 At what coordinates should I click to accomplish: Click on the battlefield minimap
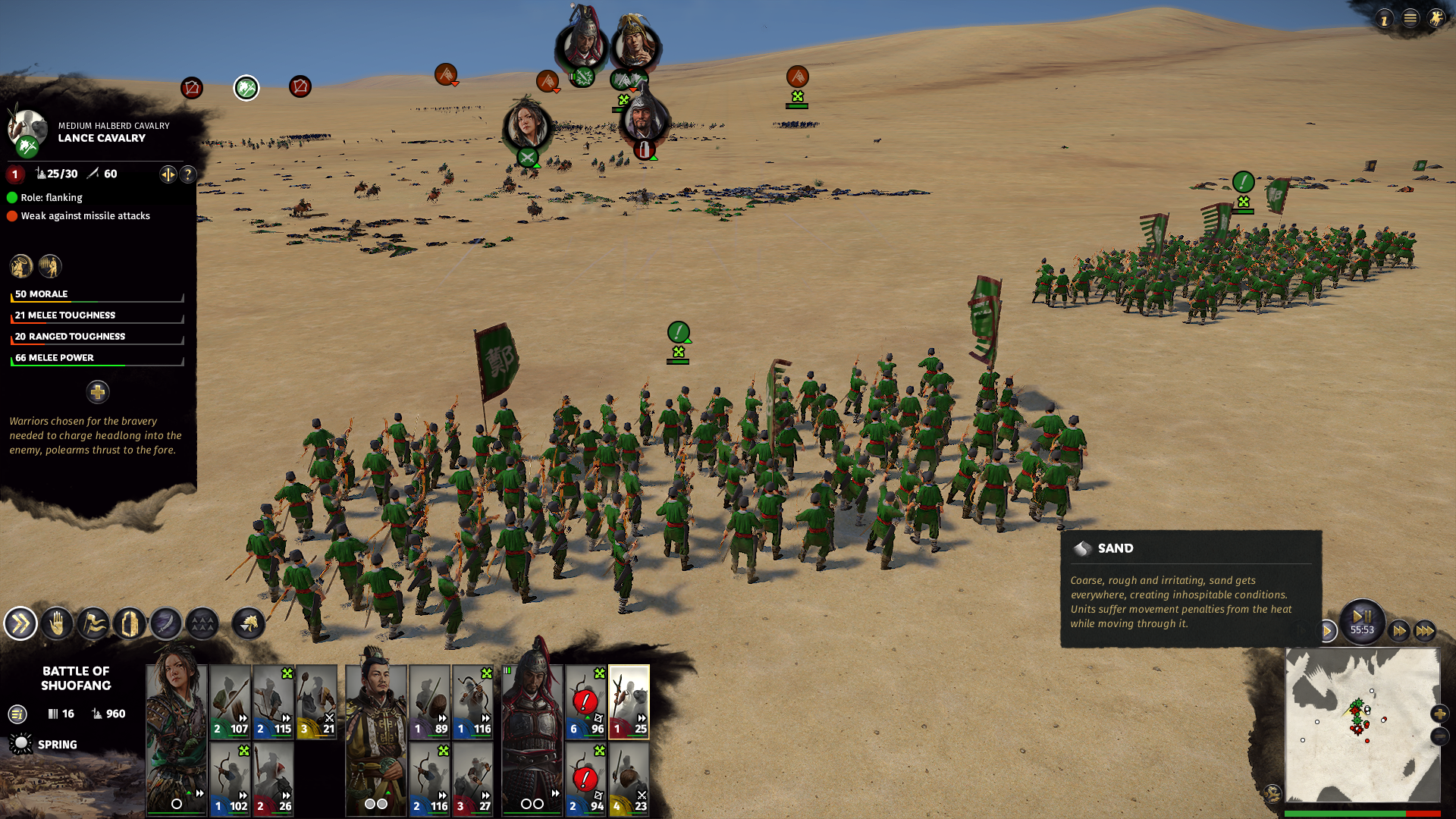click(1362, 724)
